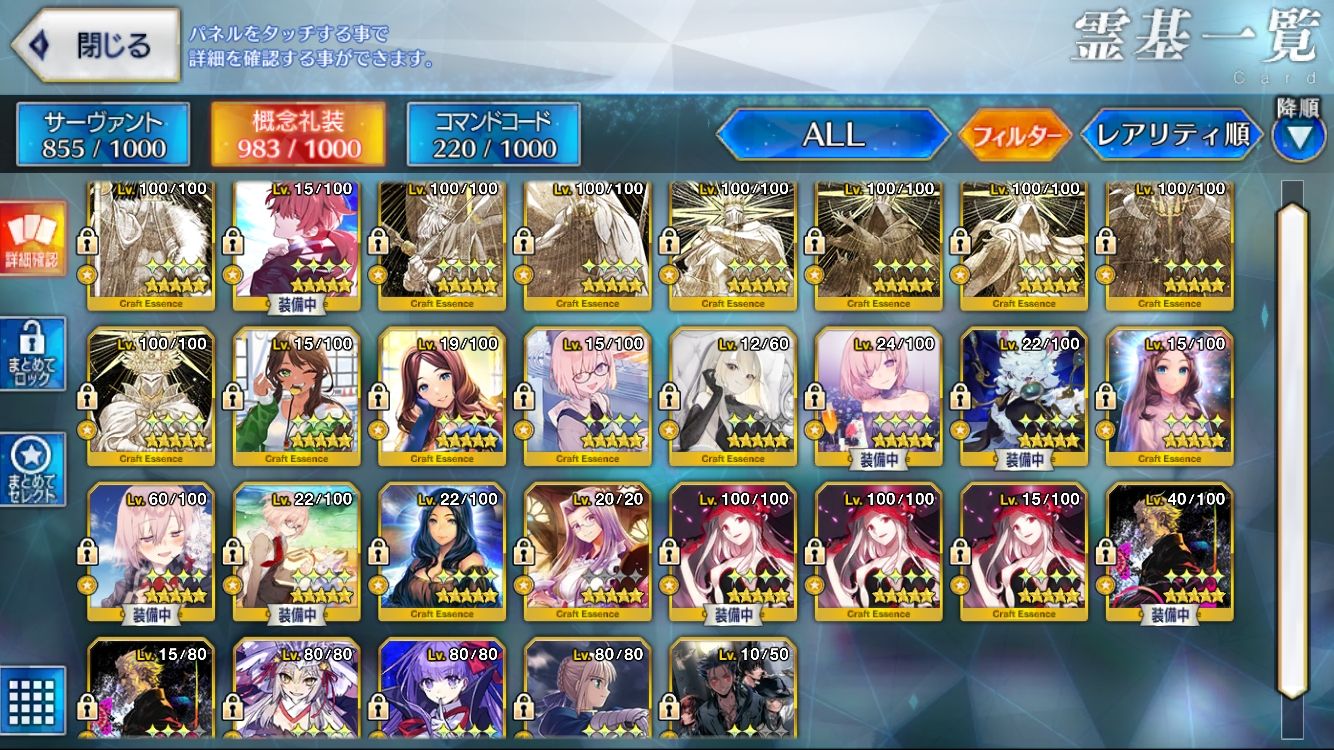Select the Lv. 19/100 craft essence

click(441, 395)
